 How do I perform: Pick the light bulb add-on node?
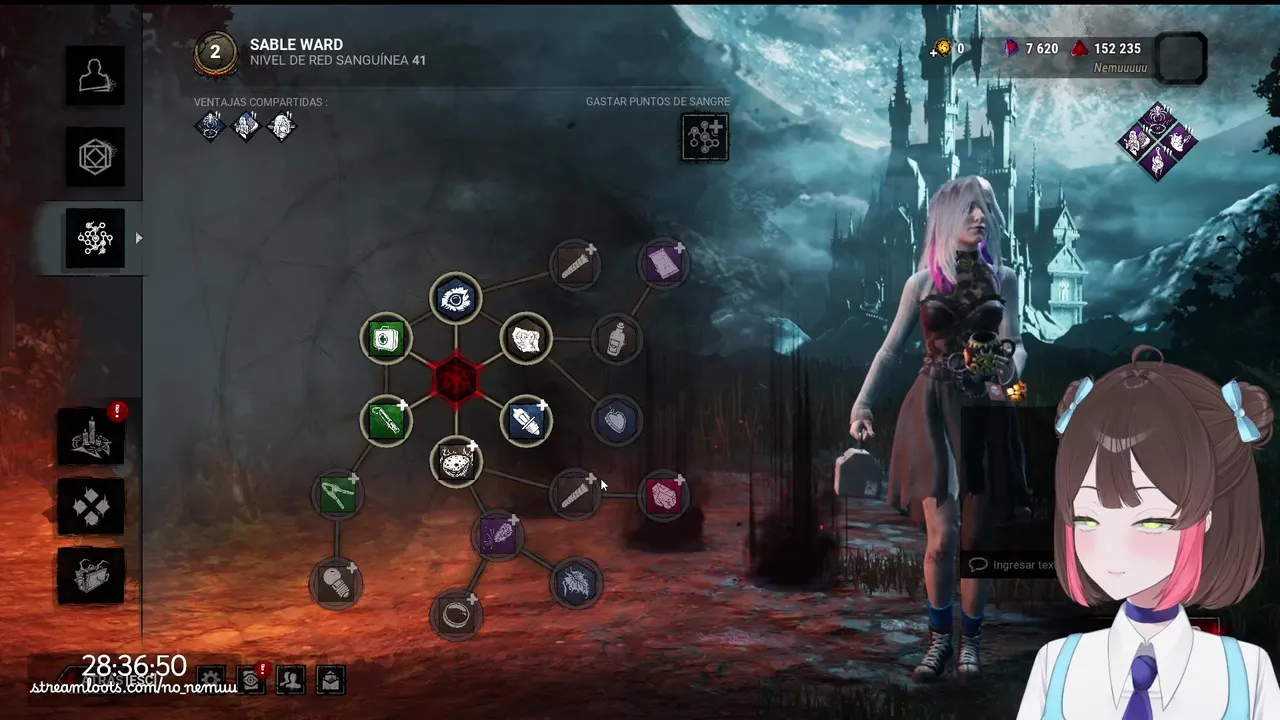[x=337, y=583]
